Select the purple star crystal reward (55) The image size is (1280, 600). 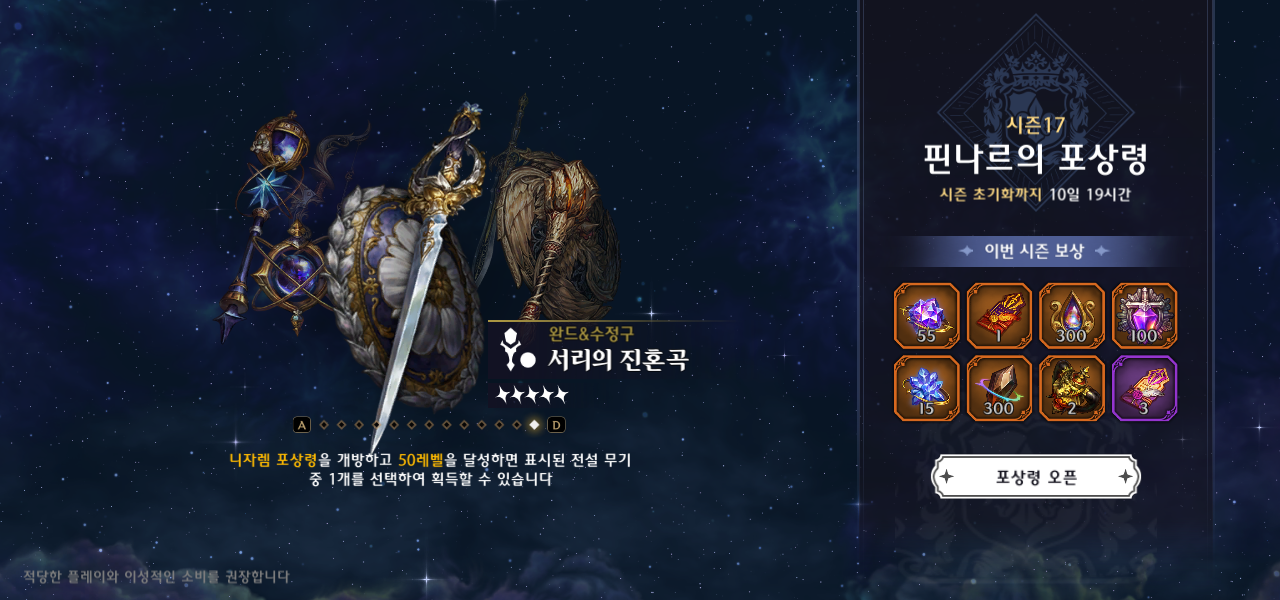coord(926,316)
